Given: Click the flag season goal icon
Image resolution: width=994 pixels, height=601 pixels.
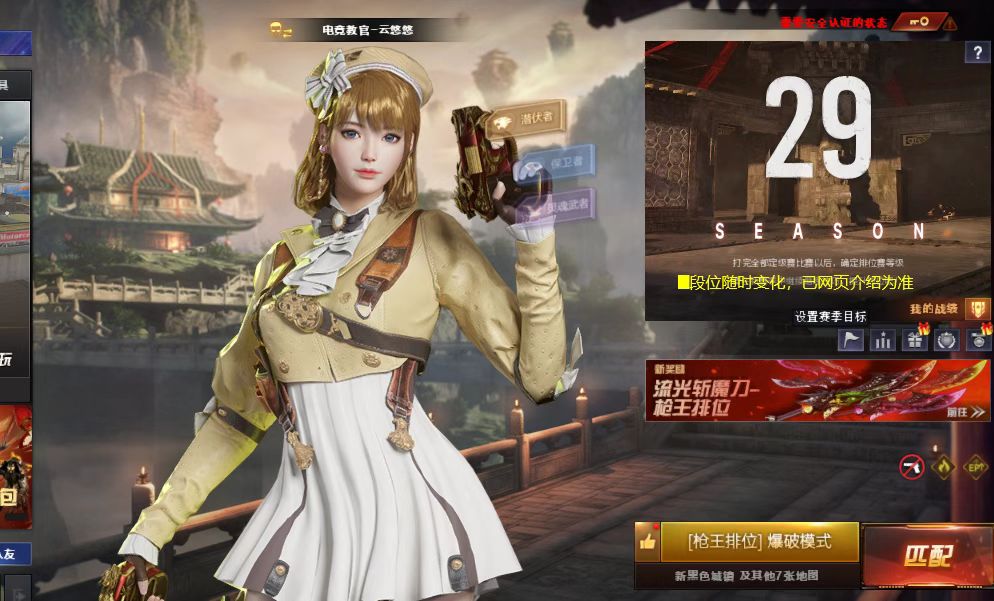Looking at the screenshot, I should pyautogui.click(x=851, y=340).
